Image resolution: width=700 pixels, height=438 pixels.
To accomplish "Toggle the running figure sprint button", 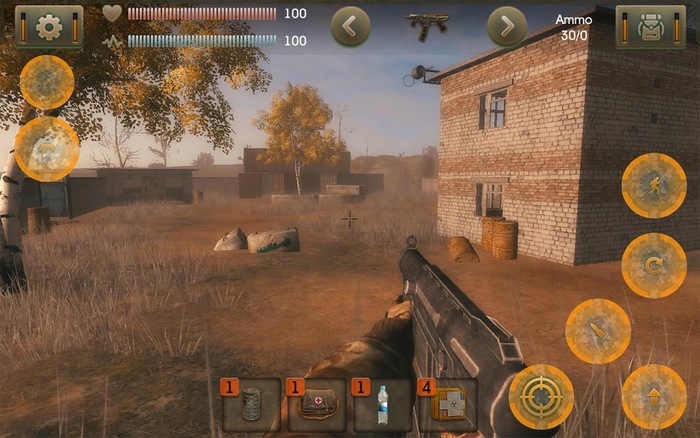I will click(654, 185).
